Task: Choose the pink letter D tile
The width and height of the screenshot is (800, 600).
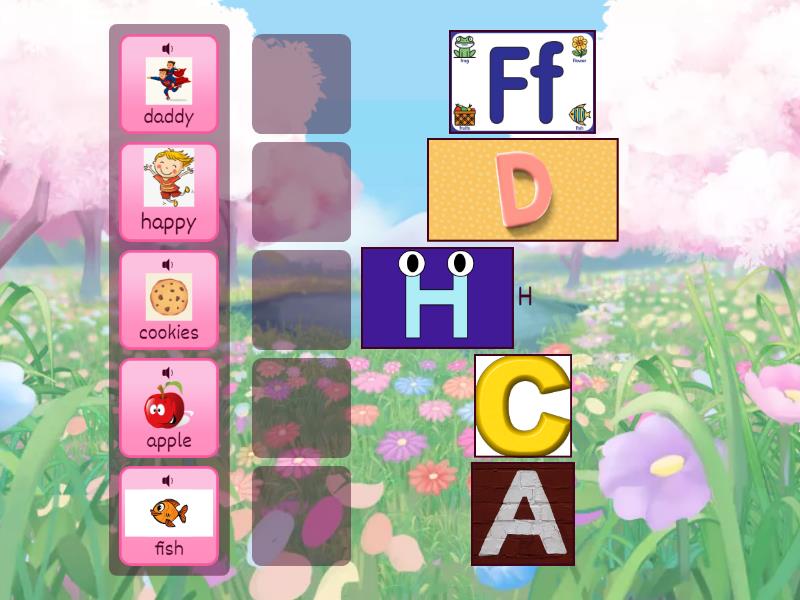Action: 522,190
